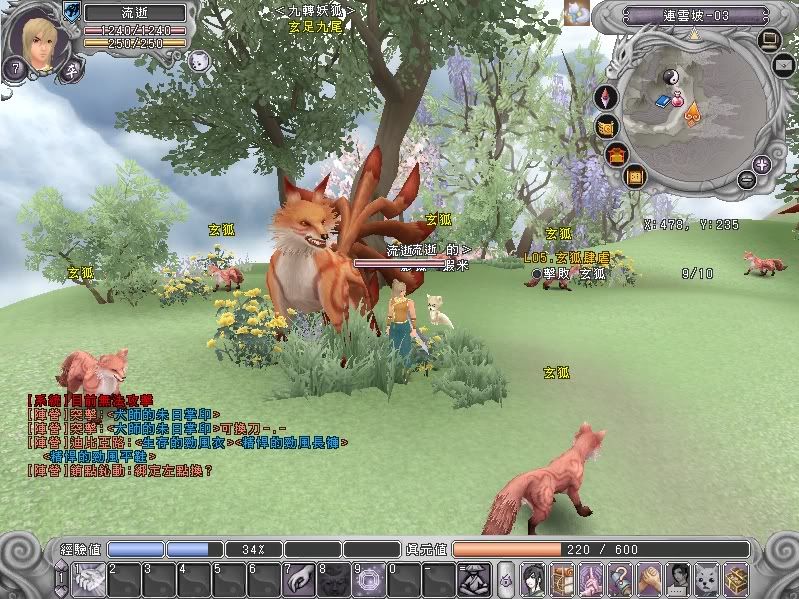The height and width of the screenshot is (599, 799).
Task: Zoom in the minimap with plus button
Action: click(763, 164)
